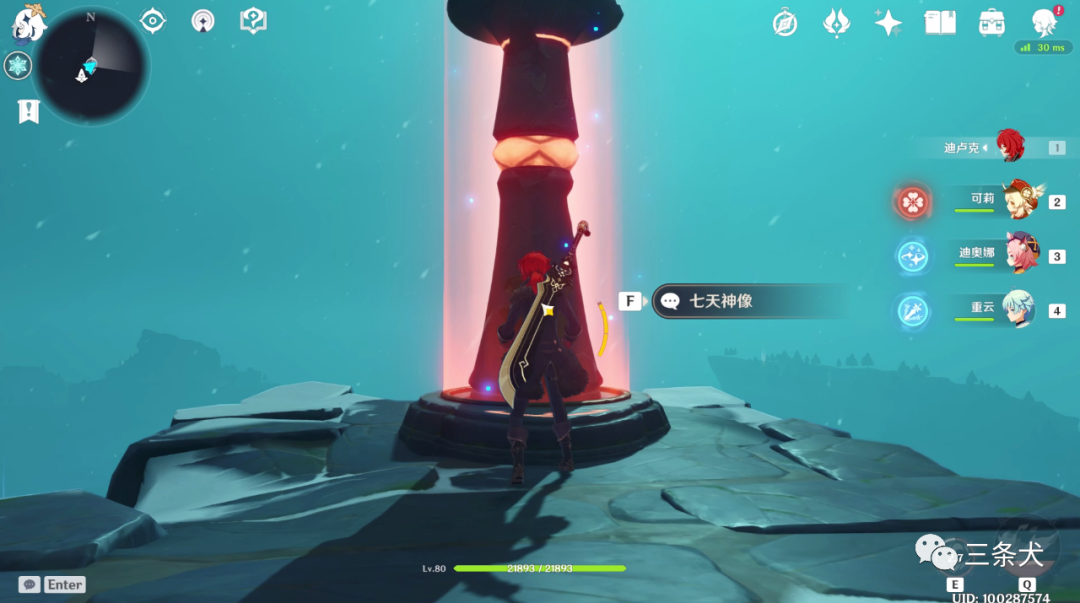
Task: Open the compass events icon
Action: coord(785,23)
